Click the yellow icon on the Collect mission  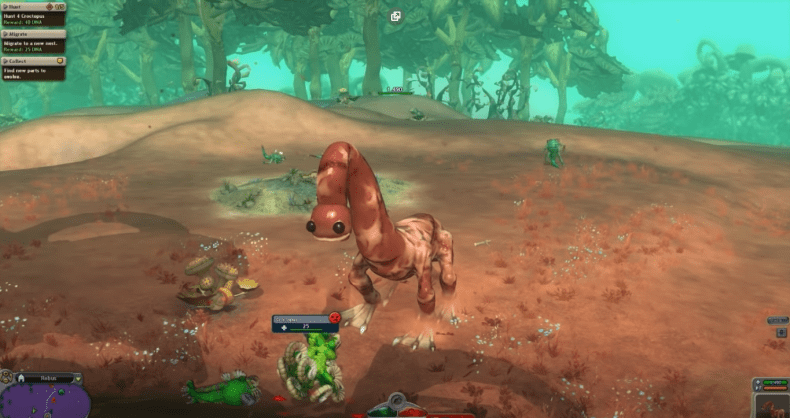tap(61, 60)
